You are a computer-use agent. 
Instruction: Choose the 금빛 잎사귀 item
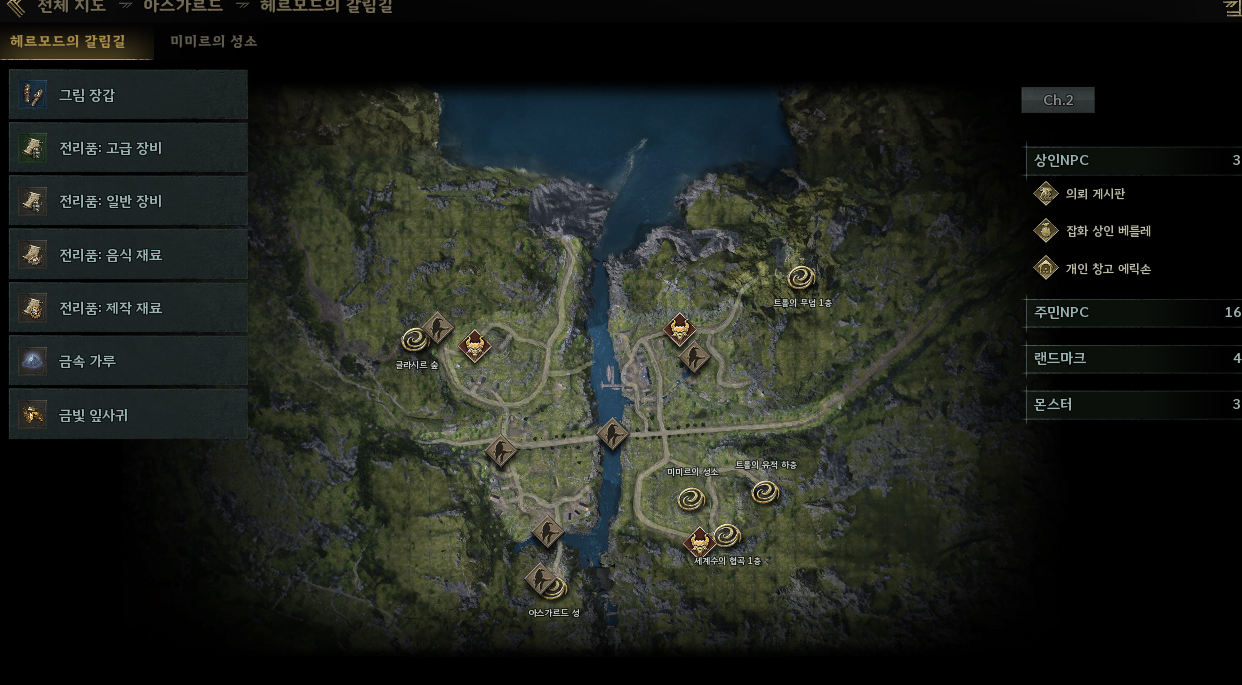[128, 414]
